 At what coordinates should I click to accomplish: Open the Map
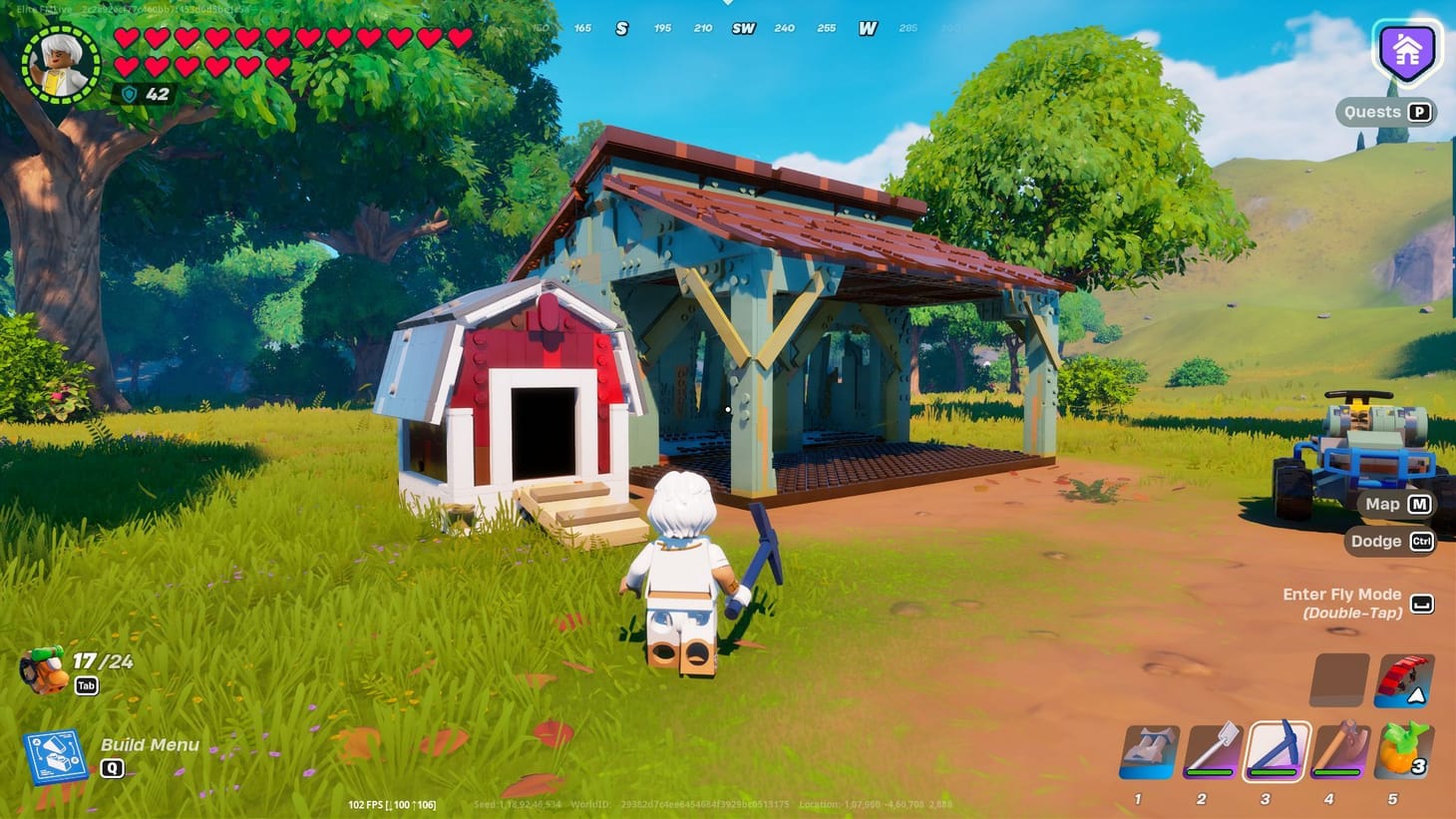[1393, 504]
